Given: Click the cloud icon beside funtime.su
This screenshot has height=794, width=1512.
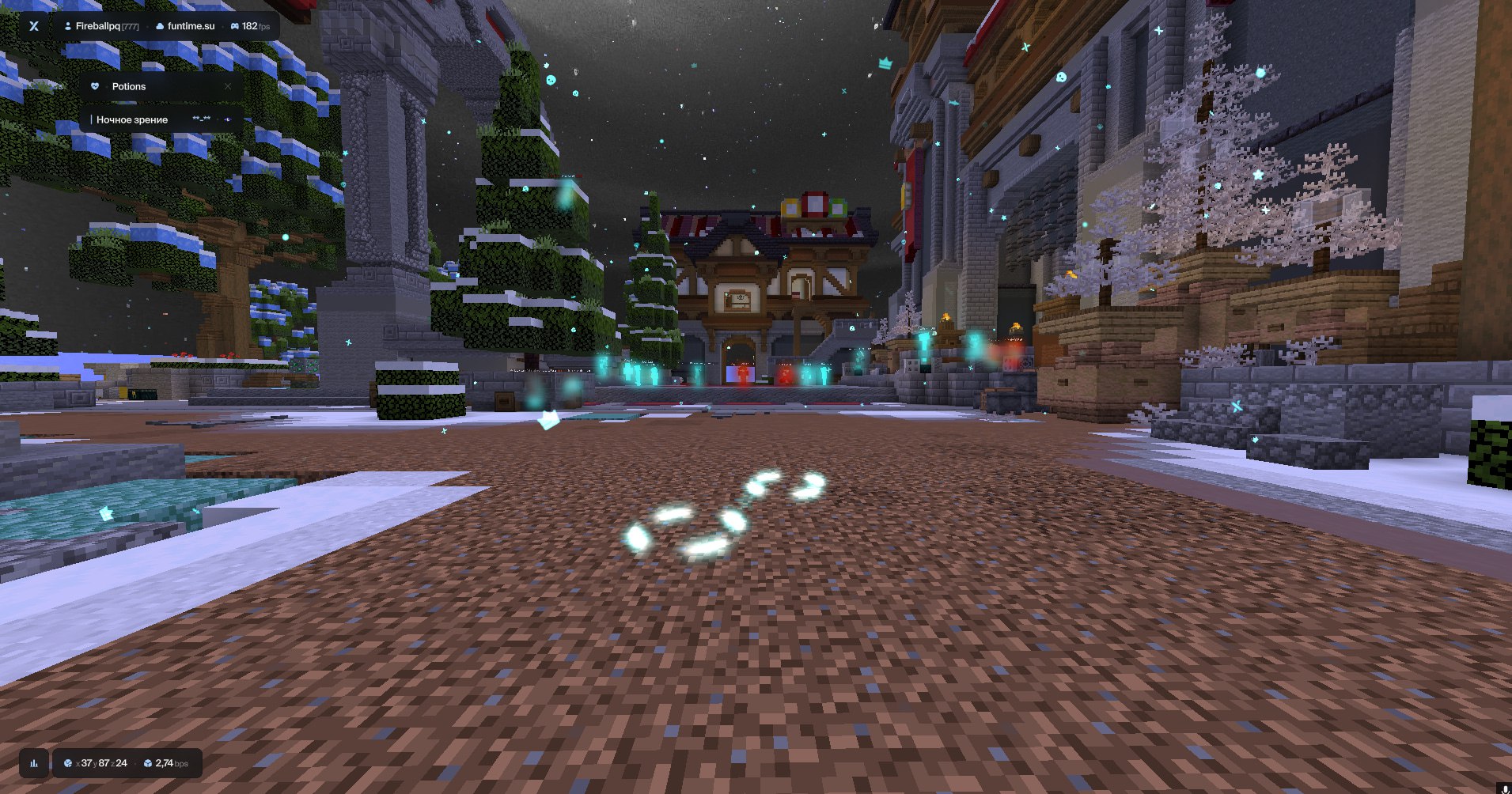Looking at the screenshot, I should 160,26.
